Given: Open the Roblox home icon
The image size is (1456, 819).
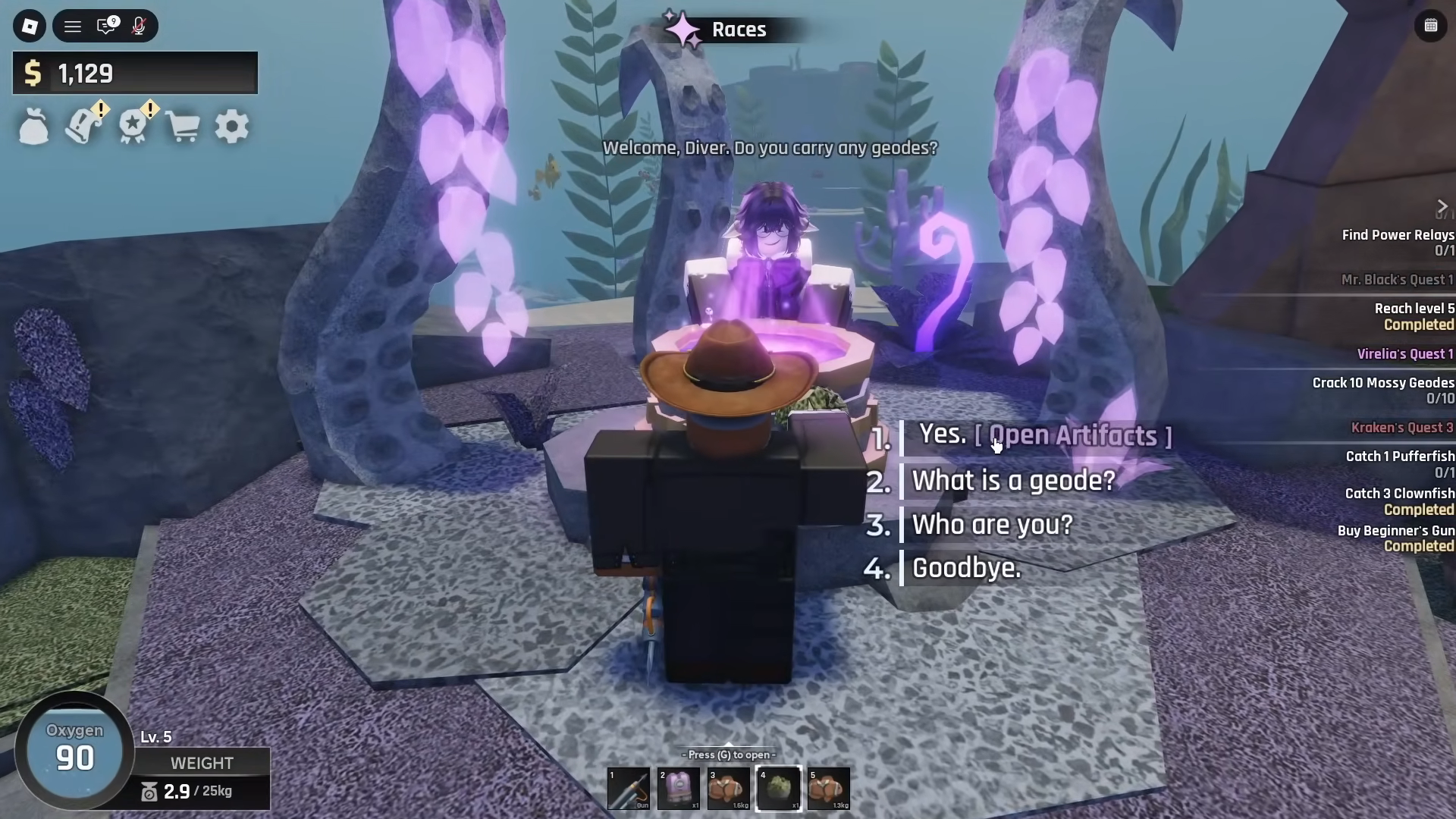Looking at the screenshot, I should coord(30,26).
